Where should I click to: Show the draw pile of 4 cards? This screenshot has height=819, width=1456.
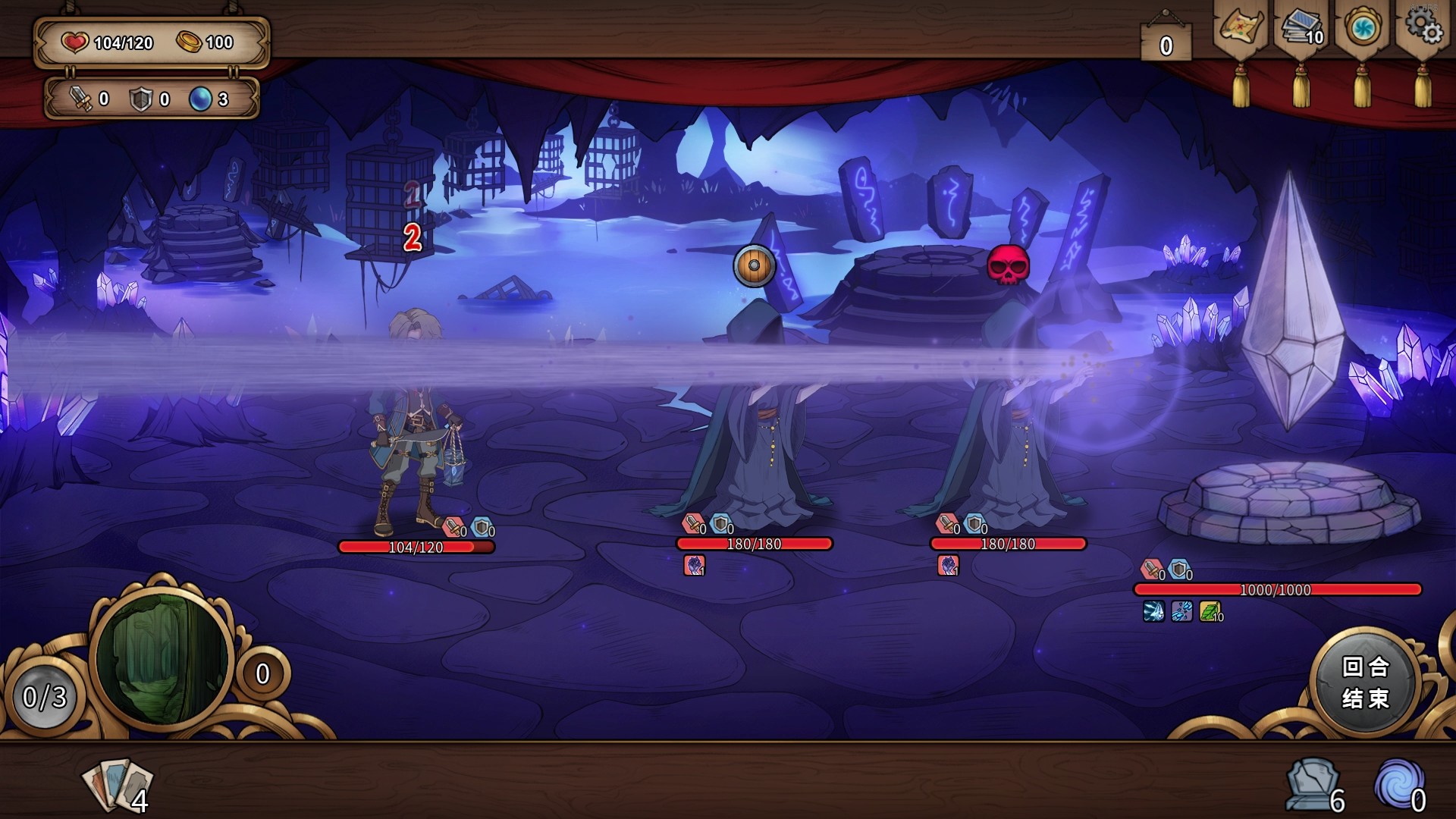(x=118, y=785)
